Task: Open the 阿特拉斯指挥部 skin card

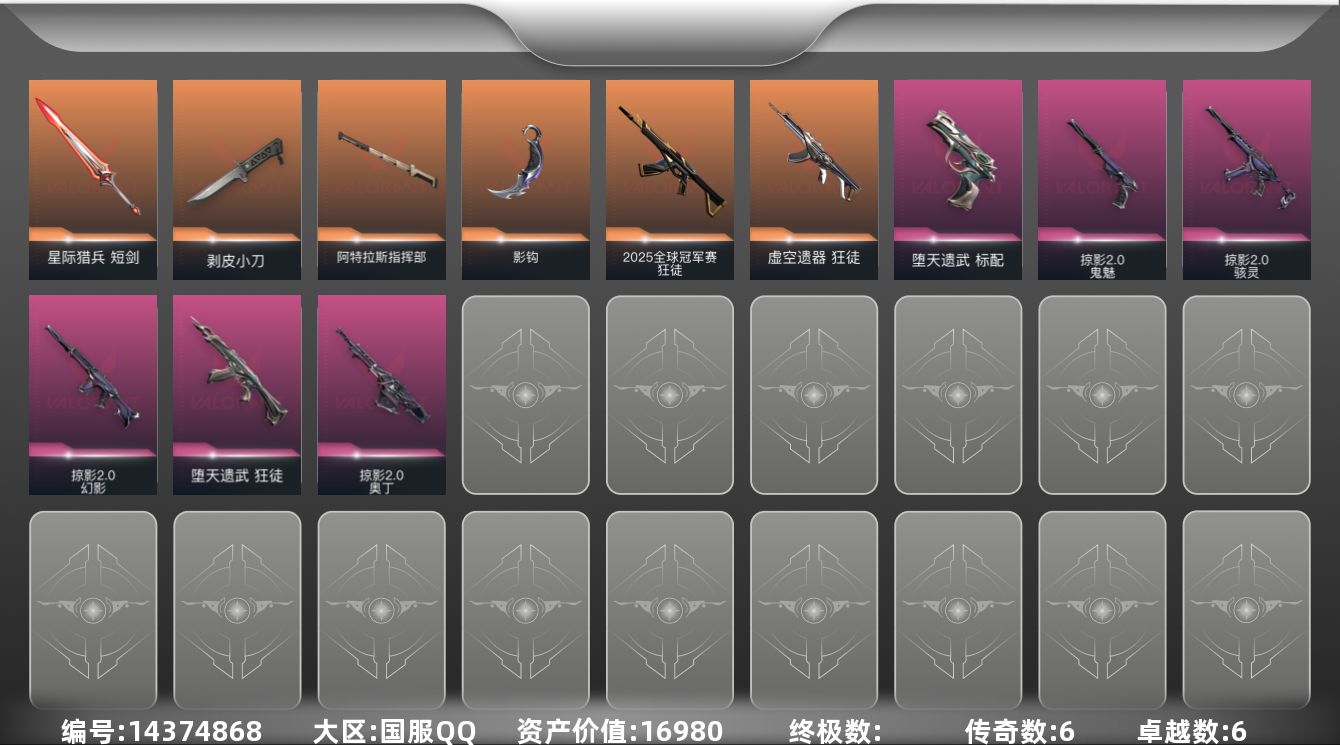Action: (x=380, y=175)
